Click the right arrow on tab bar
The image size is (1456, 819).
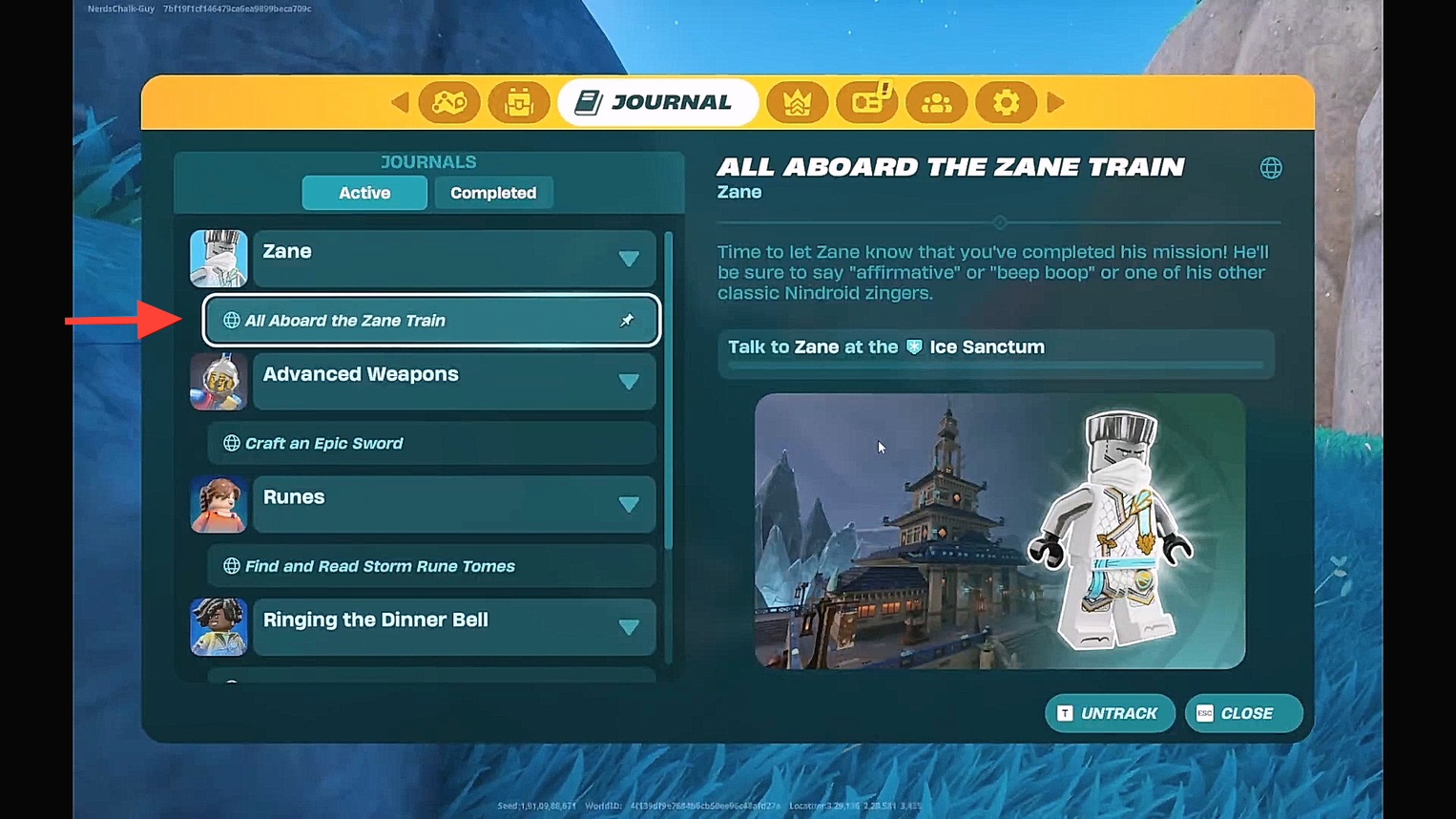click(1055, 102)
